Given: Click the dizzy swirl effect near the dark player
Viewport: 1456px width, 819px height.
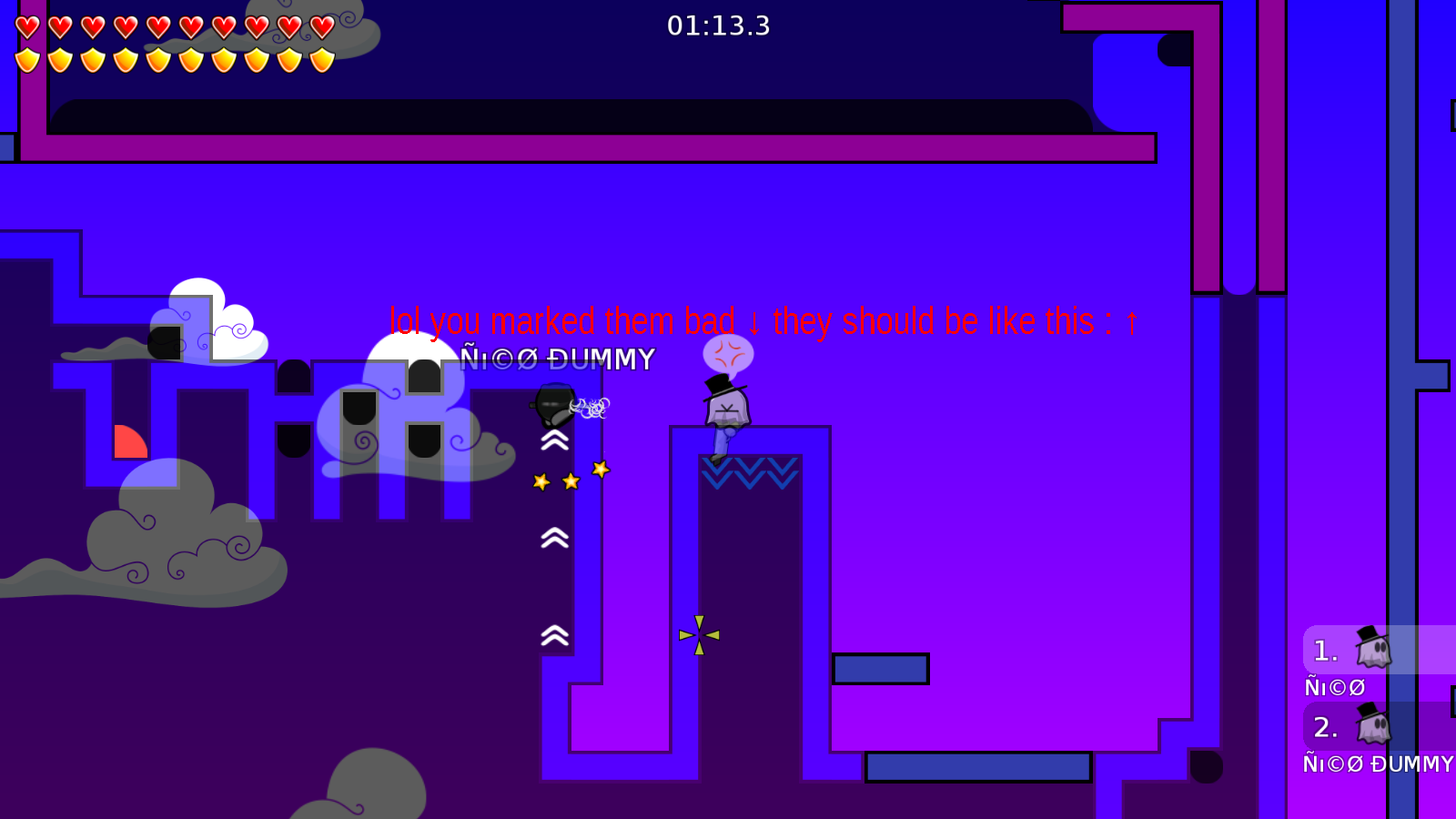Looking at the screenshot, I should point(590,408).
